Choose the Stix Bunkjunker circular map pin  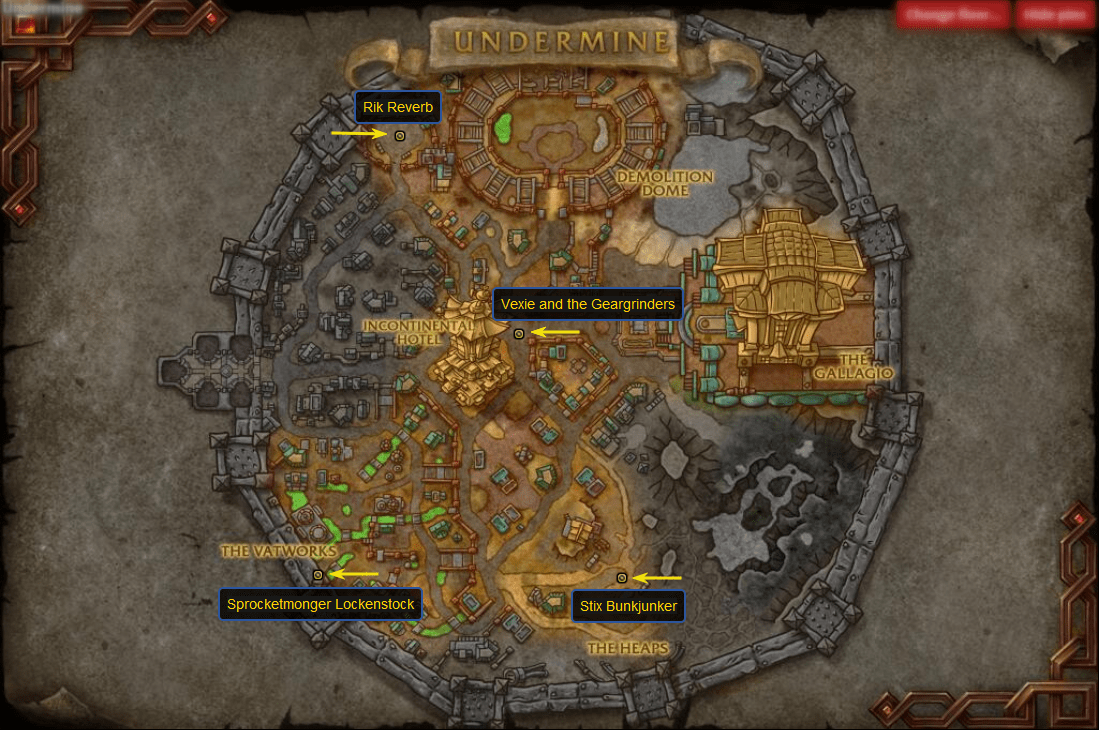pyautogui.click(x=622, y=578)
